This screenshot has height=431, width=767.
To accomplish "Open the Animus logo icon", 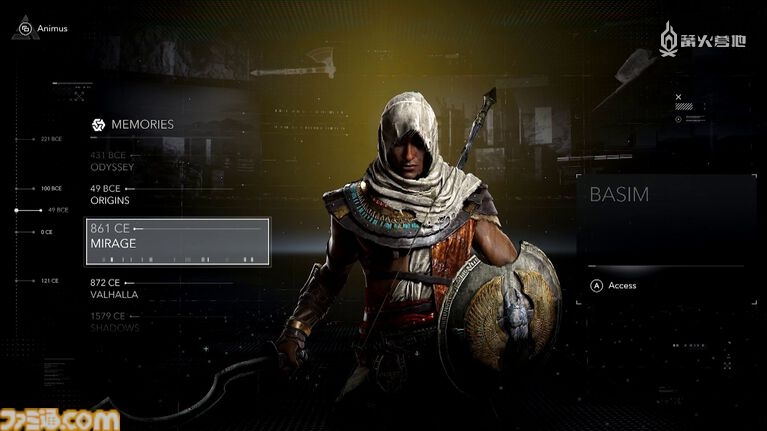I will (25, 28).
